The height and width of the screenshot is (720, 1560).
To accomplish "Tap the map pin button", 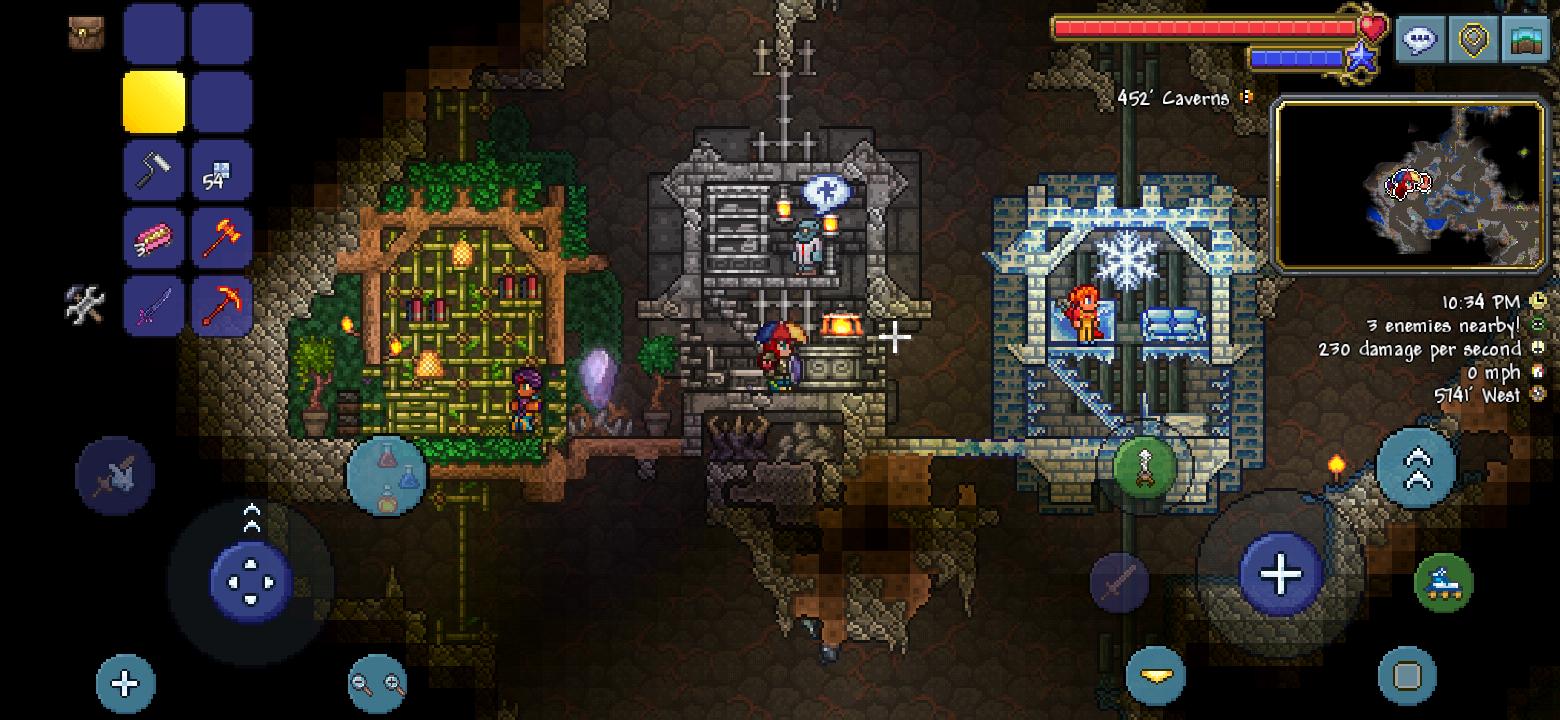I will tap(1473, 40).
